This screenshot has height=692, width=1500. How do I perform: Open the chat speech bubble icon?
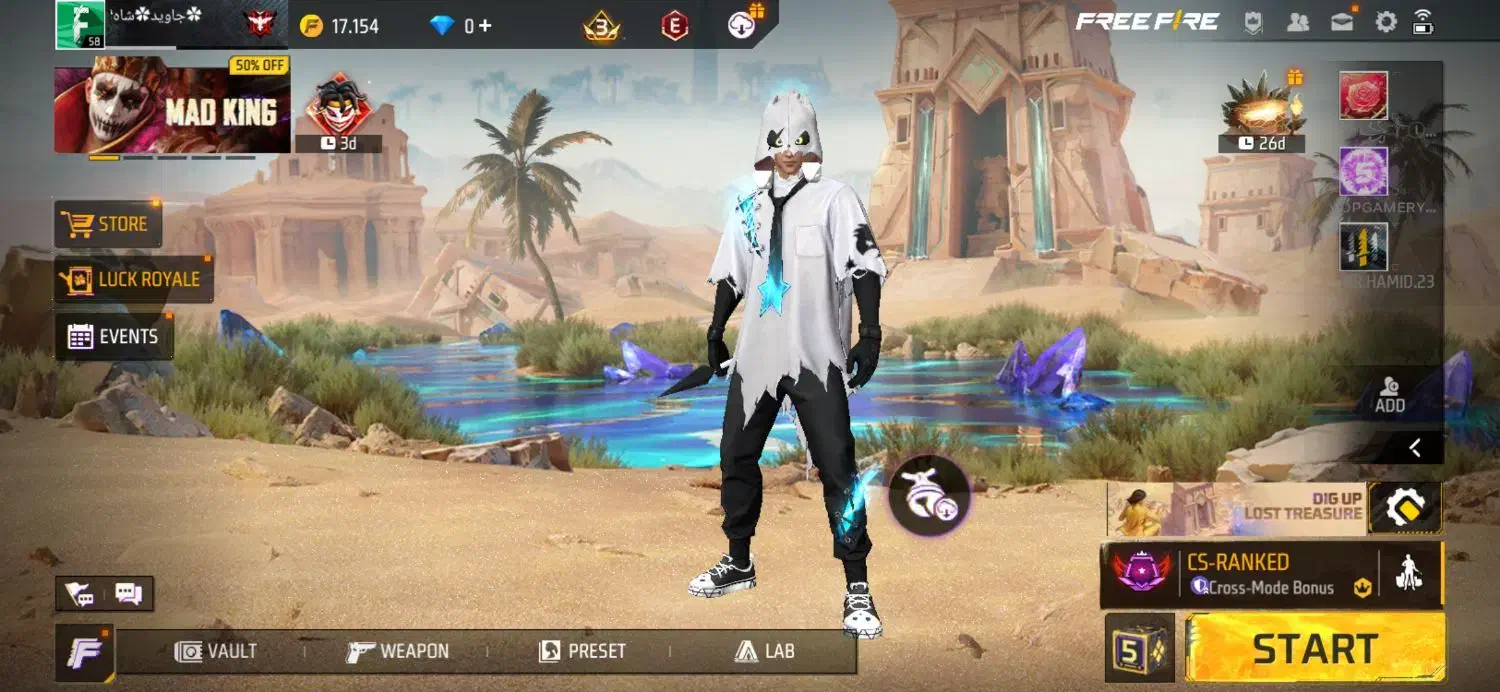pos(129,594)
